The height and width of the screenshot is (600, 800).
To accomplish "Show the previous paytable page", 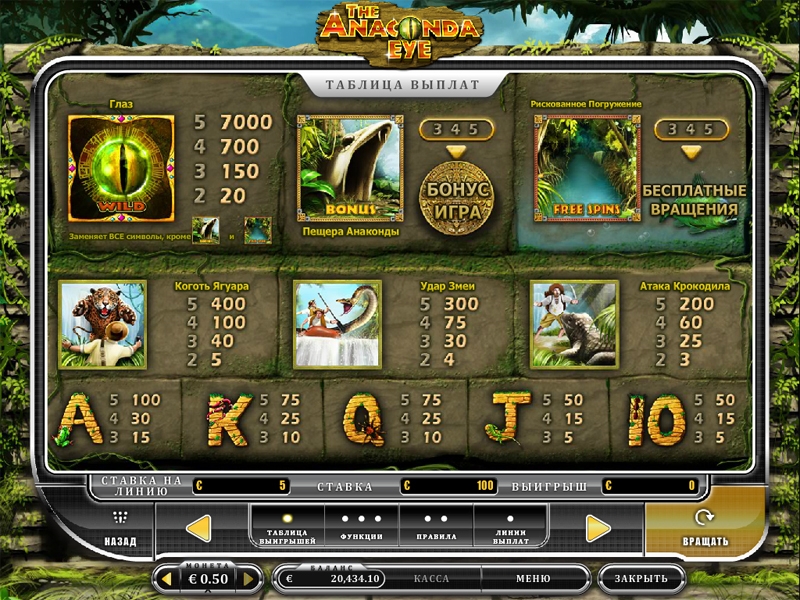I will click(x=199, y=528).
